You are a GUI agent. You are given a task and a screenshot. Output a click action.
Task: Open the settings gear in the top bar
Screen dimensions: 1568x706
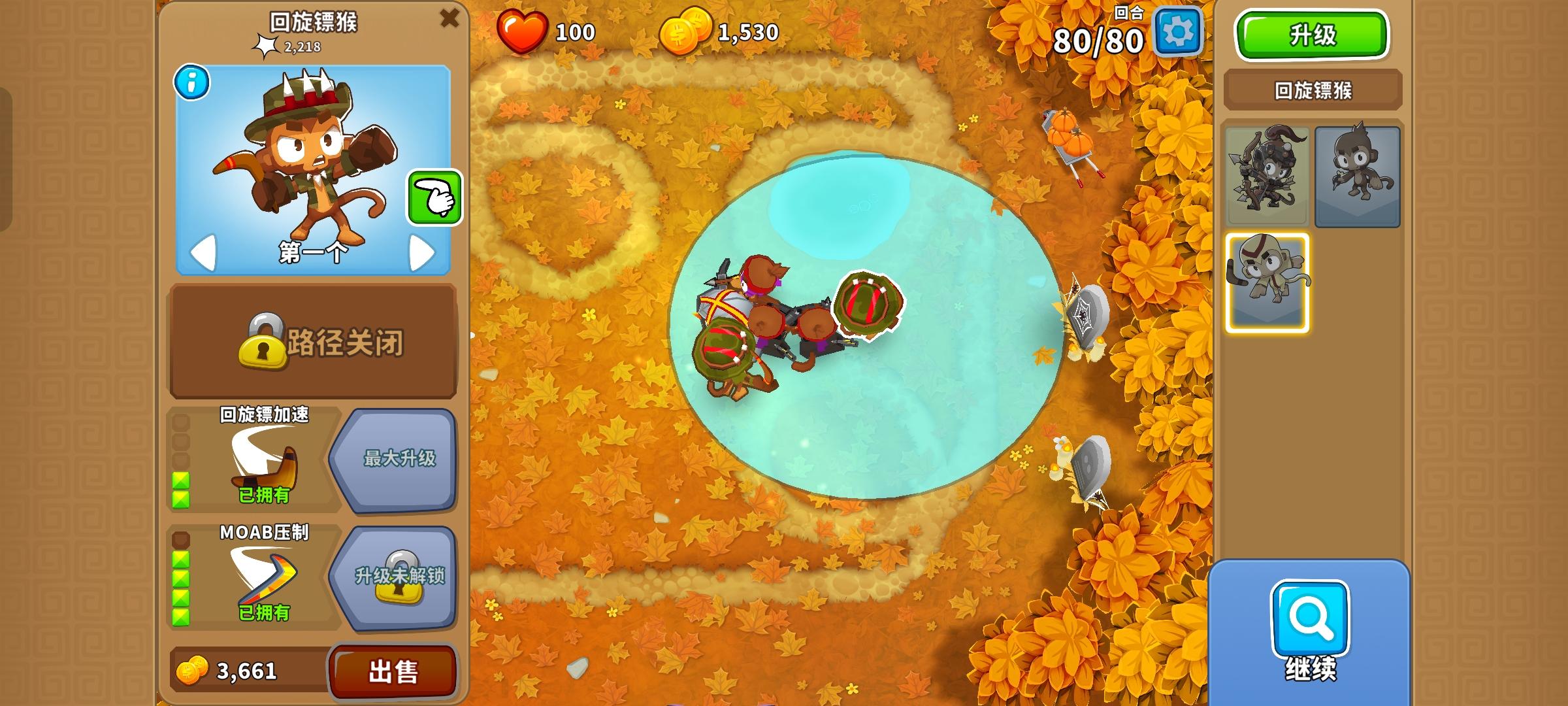pos(1180,32)
